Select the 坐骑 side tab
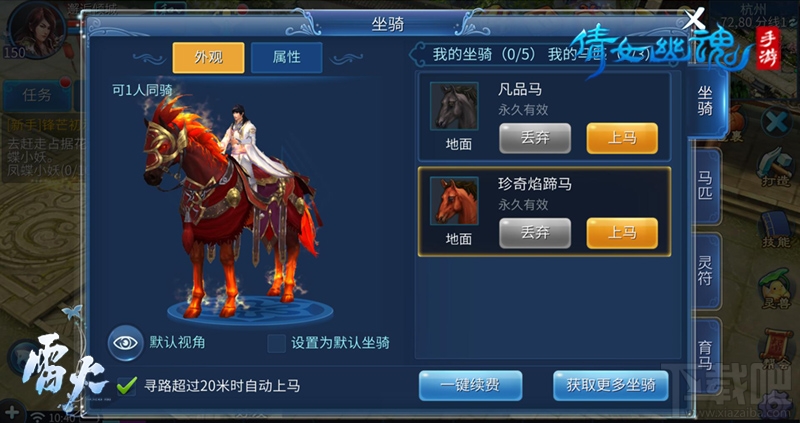This screenshot has height=423, width=800. (x=705, y=100)
